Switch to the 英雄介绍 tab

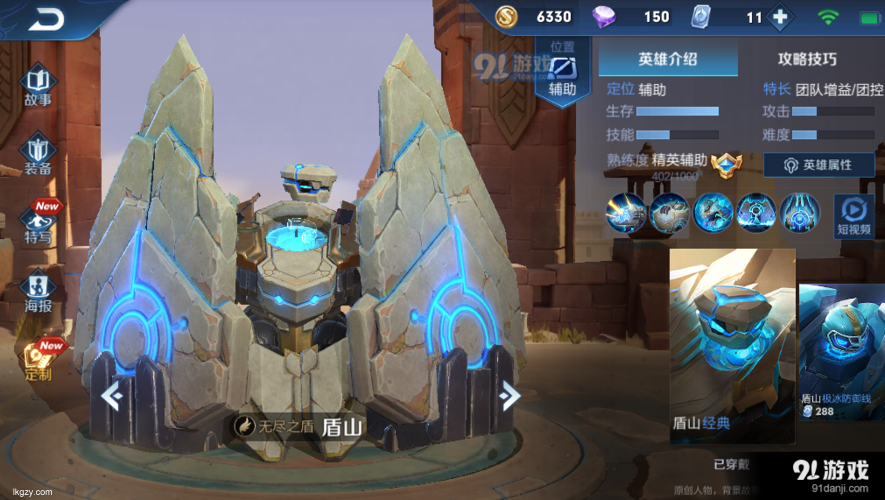point(667,59)
